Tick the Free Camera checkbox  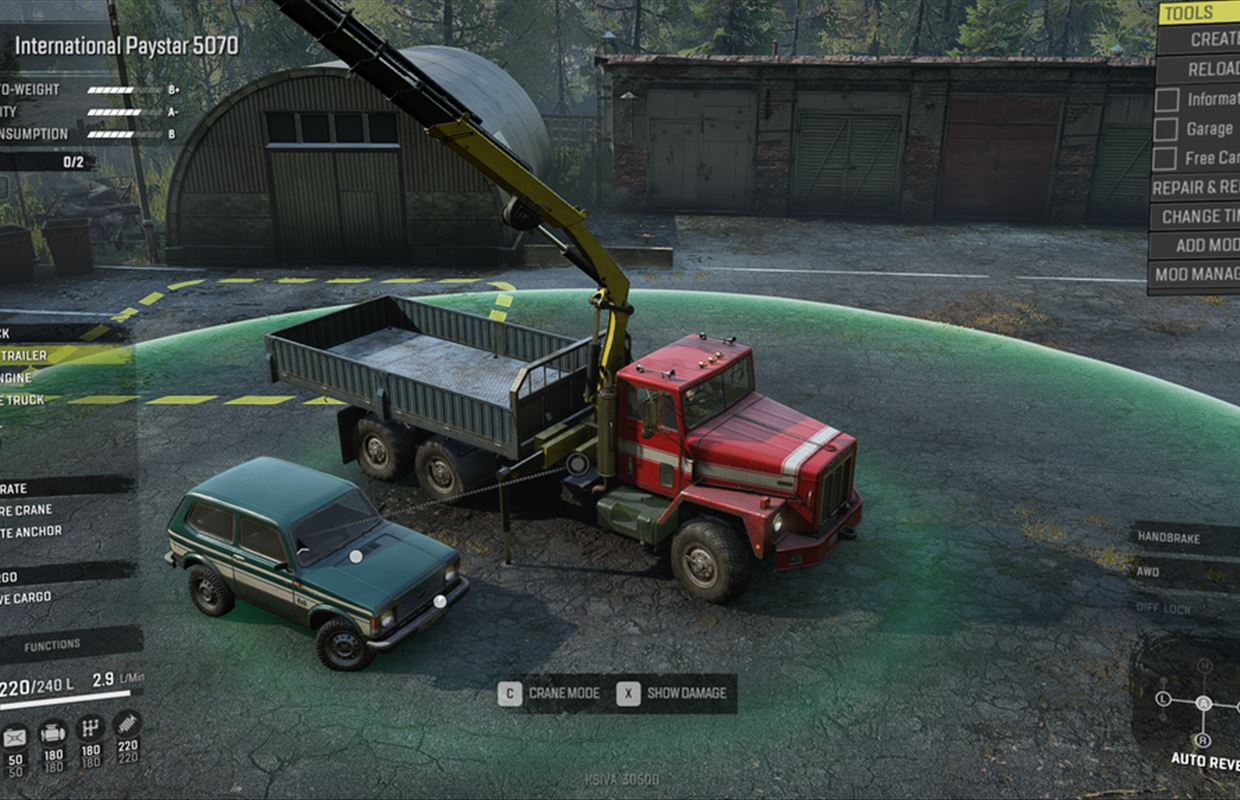tap(1166, 158)
